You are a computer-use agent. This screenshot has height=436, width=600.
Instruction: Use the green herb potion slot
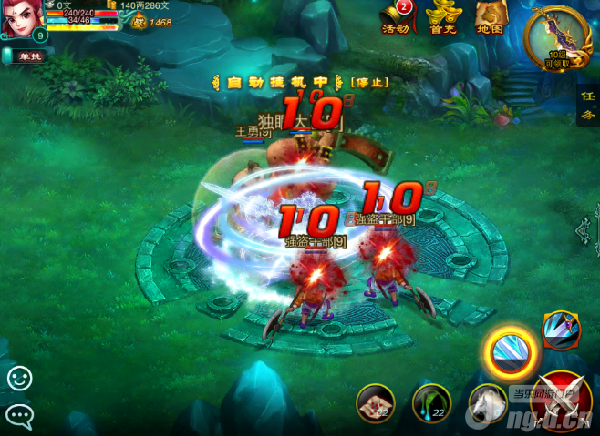(431, 402)
